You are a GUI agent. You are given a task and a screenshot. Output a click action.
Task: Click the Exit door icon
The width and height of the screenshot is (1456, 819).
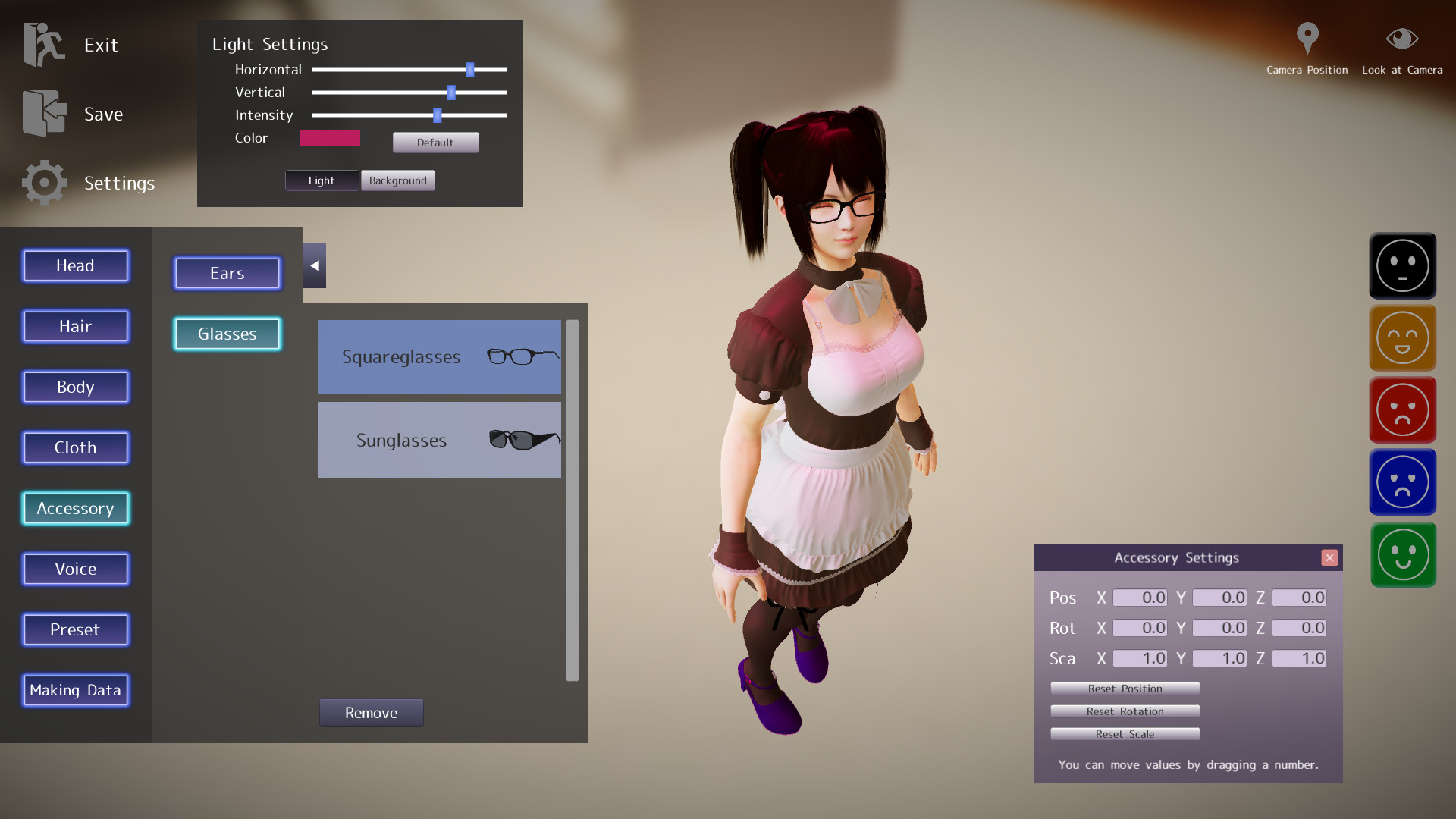point(43,44)
